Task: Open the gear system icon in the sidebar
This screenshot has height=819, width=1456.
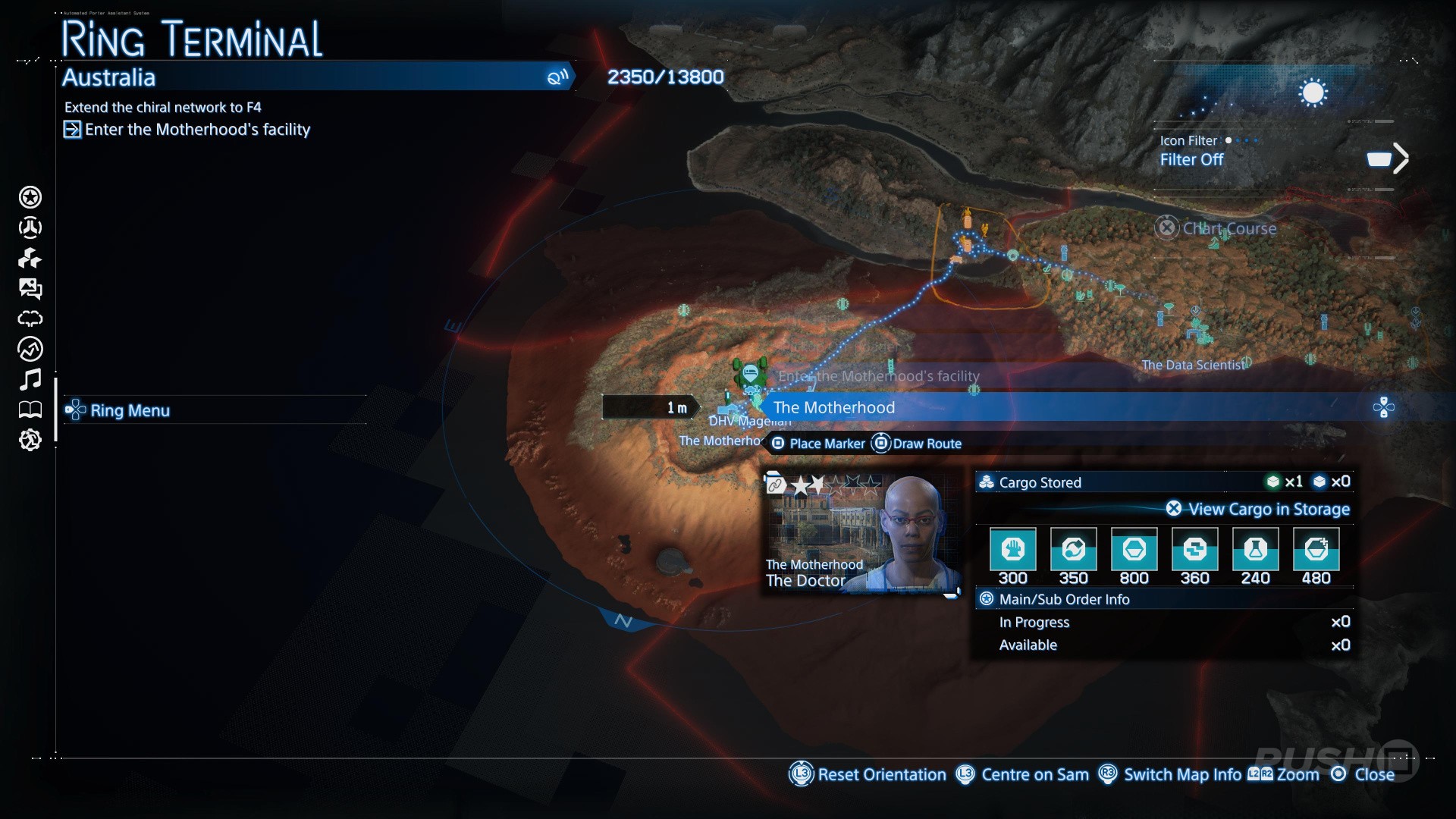Action: (30, 440)
